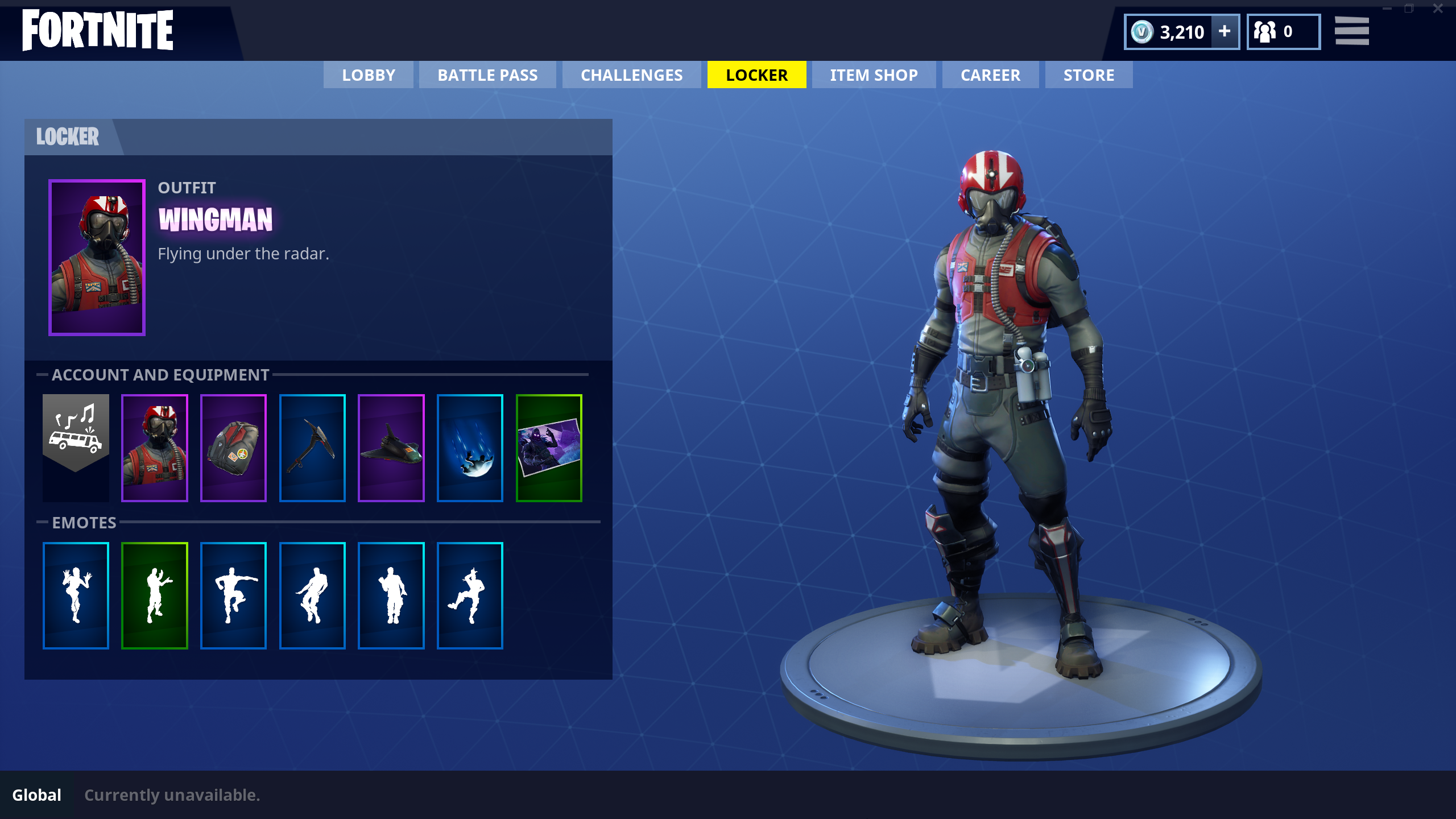Expand the Global chat channel selector
Screen dimensions: 1456x819
36,795
